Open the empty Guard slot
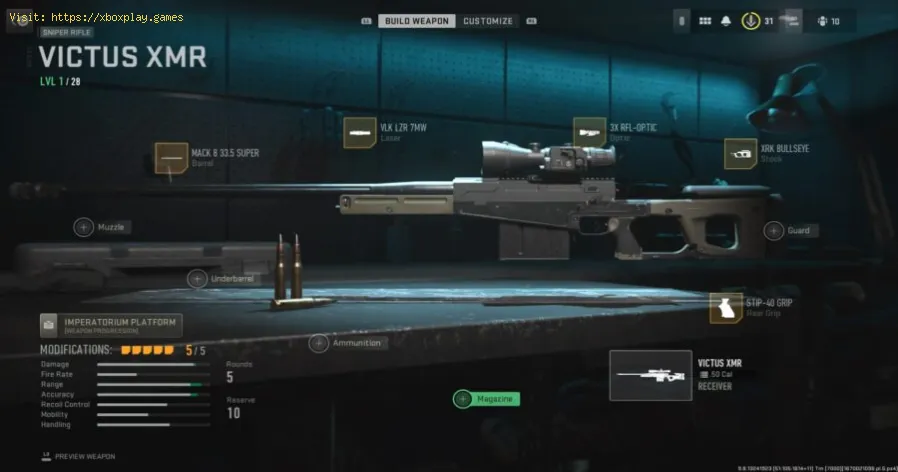Screen dimensions: 898x472 pos(773,231)
